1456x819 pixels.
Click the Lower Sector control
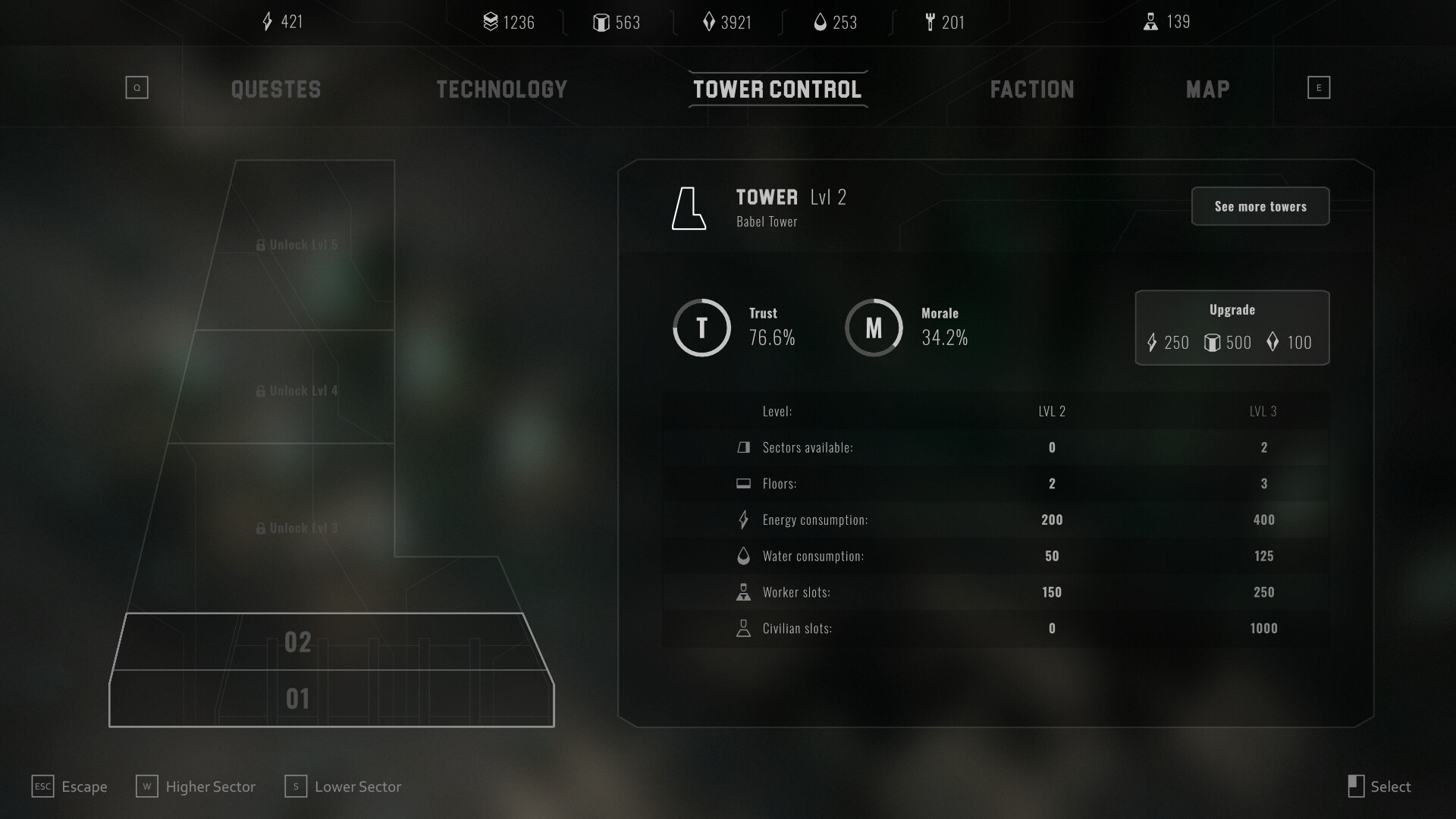(x=343, y=786)
